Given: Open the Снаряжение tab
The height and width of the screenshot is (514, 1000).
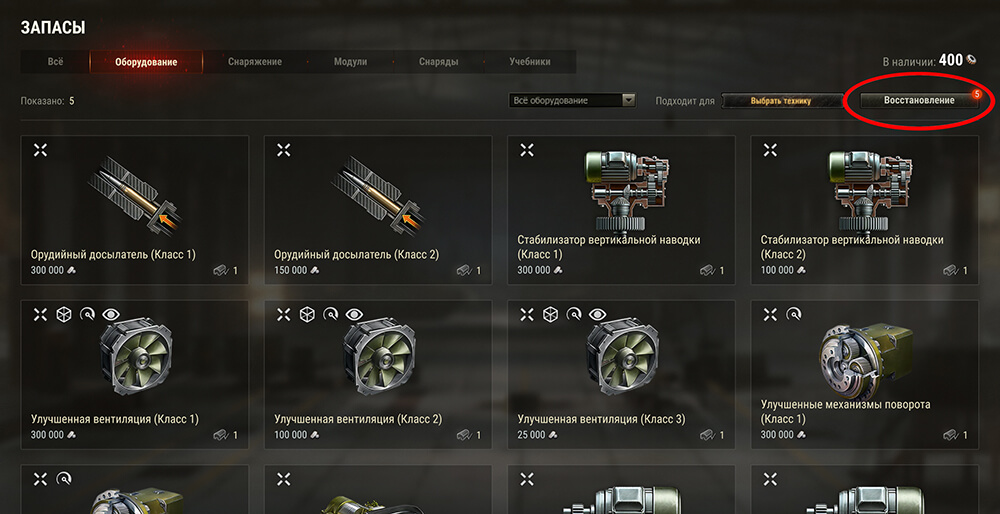Looking at the screenshot, I should (255, 62).
